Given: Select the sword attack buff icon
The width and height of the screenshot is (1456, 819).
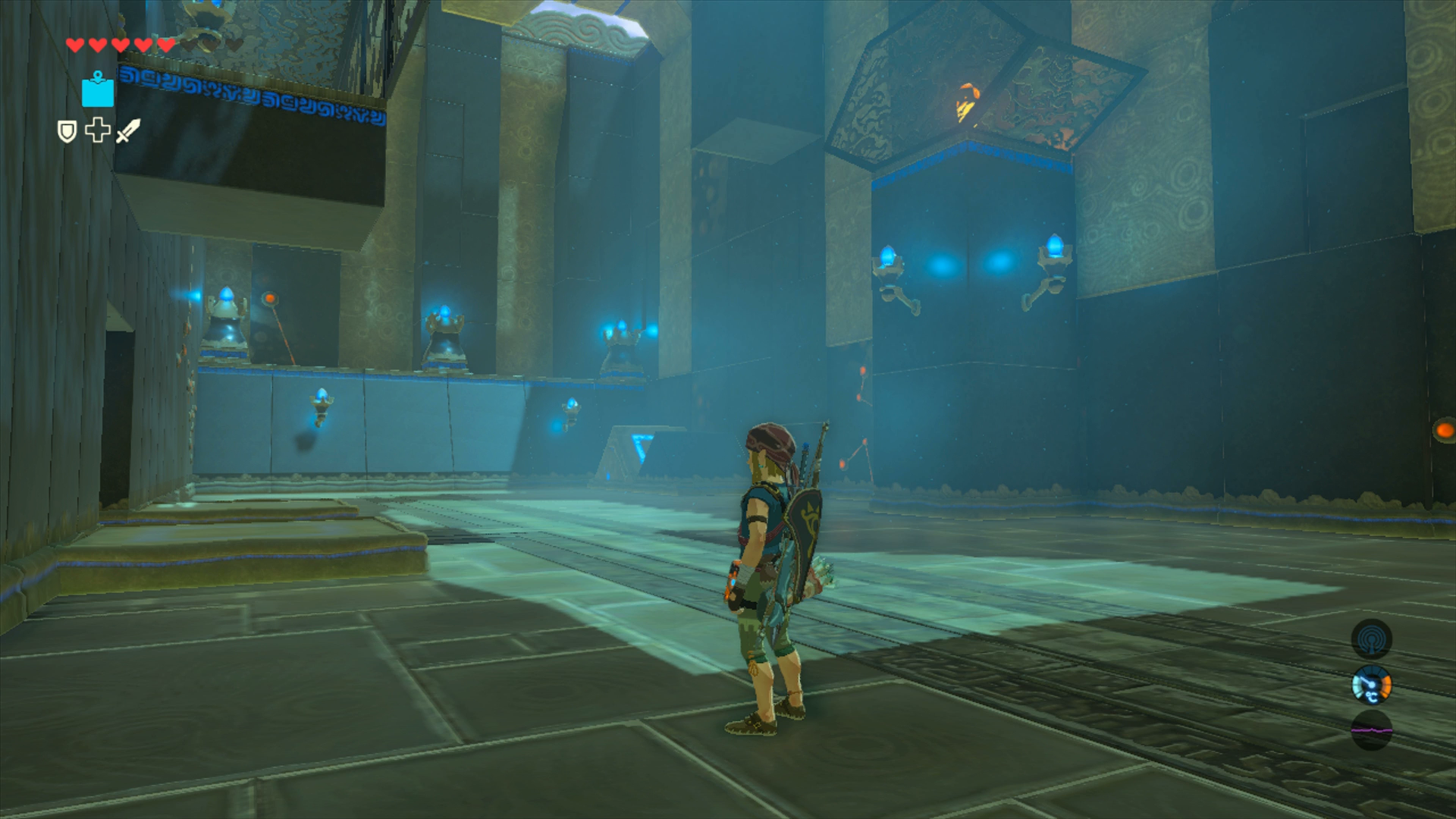Looking at the screenshot, I should [127, 131].
